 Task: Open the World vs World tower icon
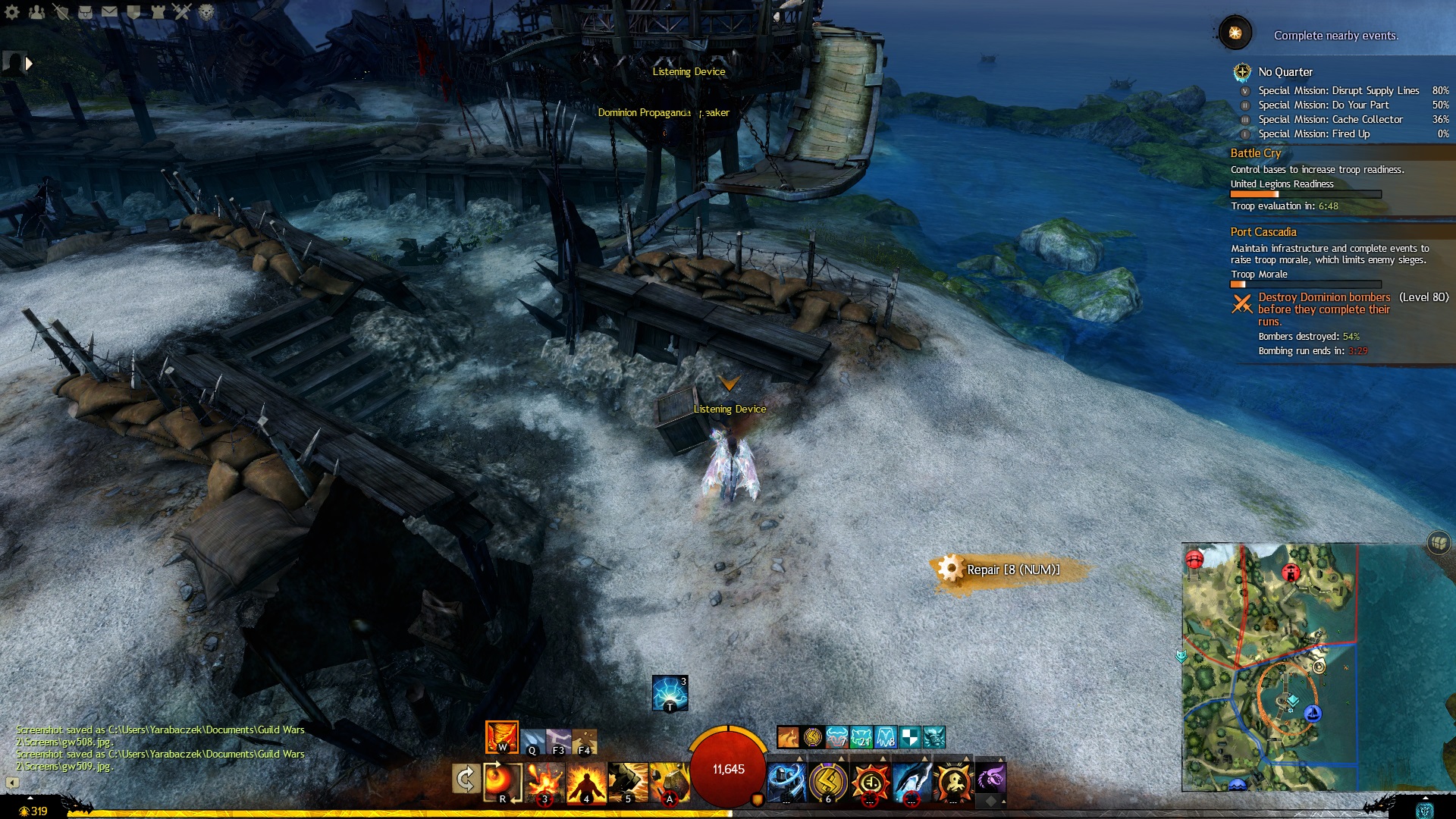point(158,11)
